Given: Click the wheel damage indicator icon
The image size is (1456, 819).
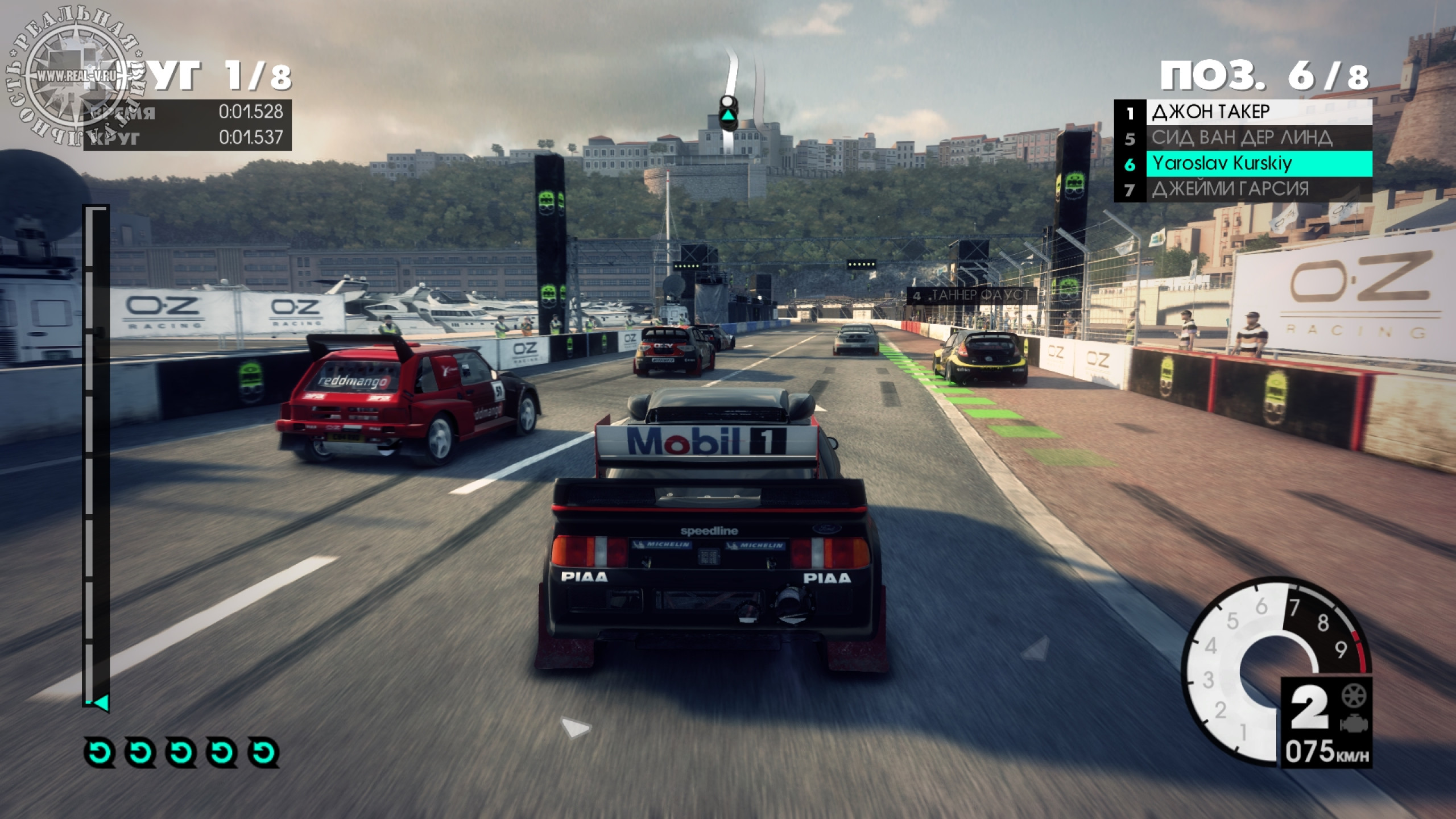Looking at the screenshot, I should 1354,696.
